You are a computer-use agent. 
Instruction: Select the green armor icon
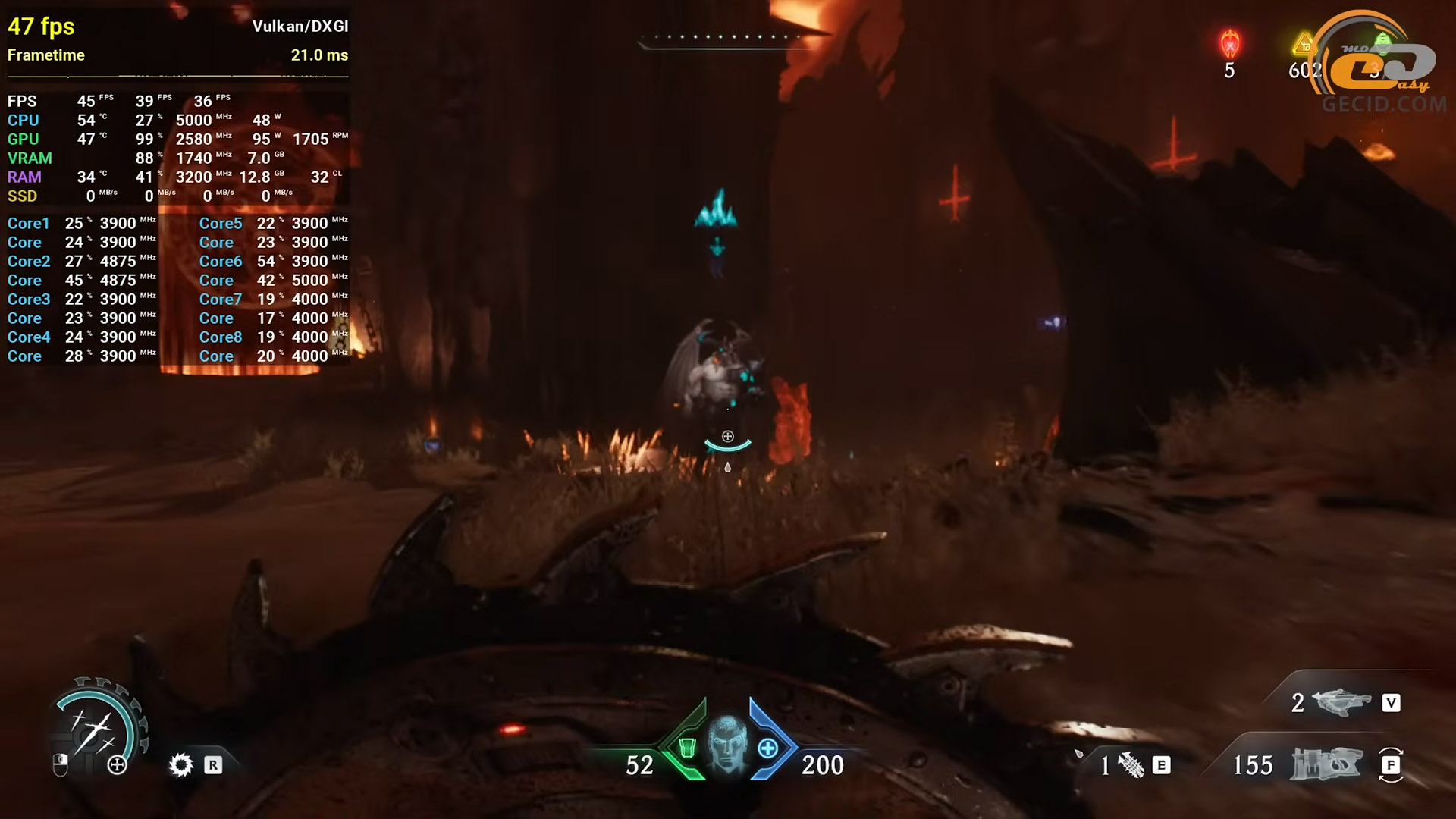point(687,748)
